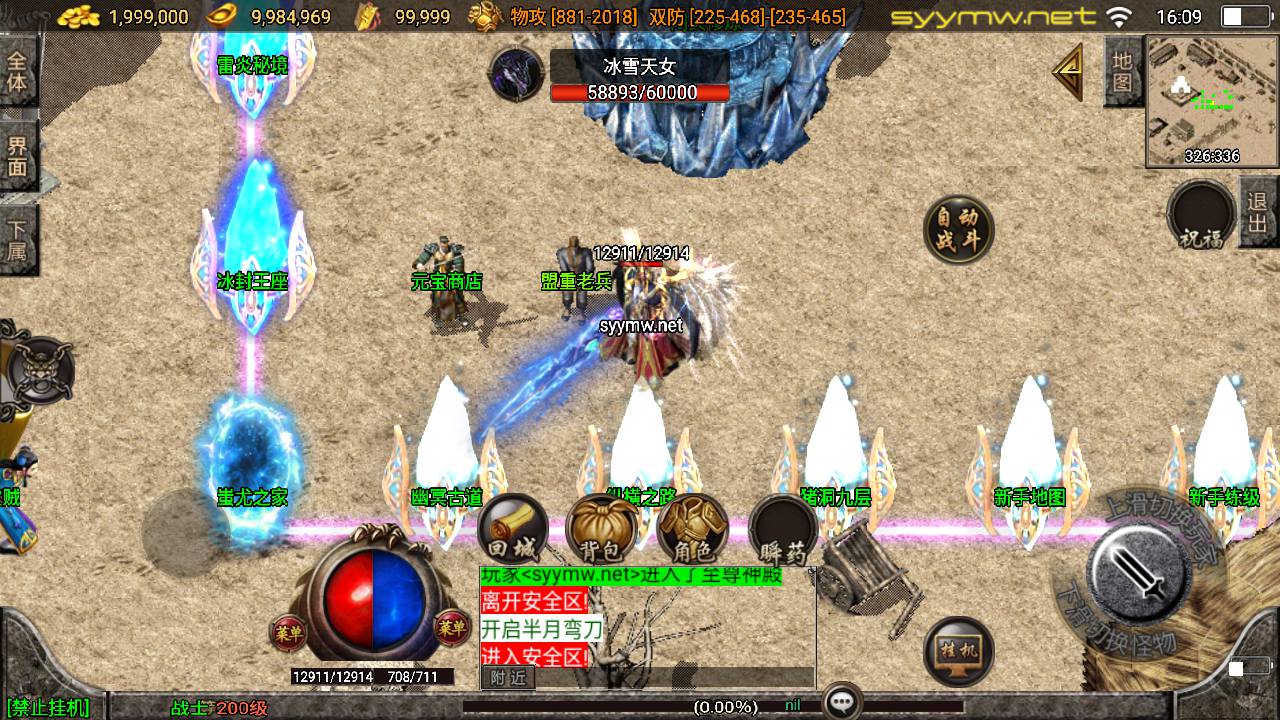
Task: Tap the sword attack button
Action: (x=1139, y=573)
